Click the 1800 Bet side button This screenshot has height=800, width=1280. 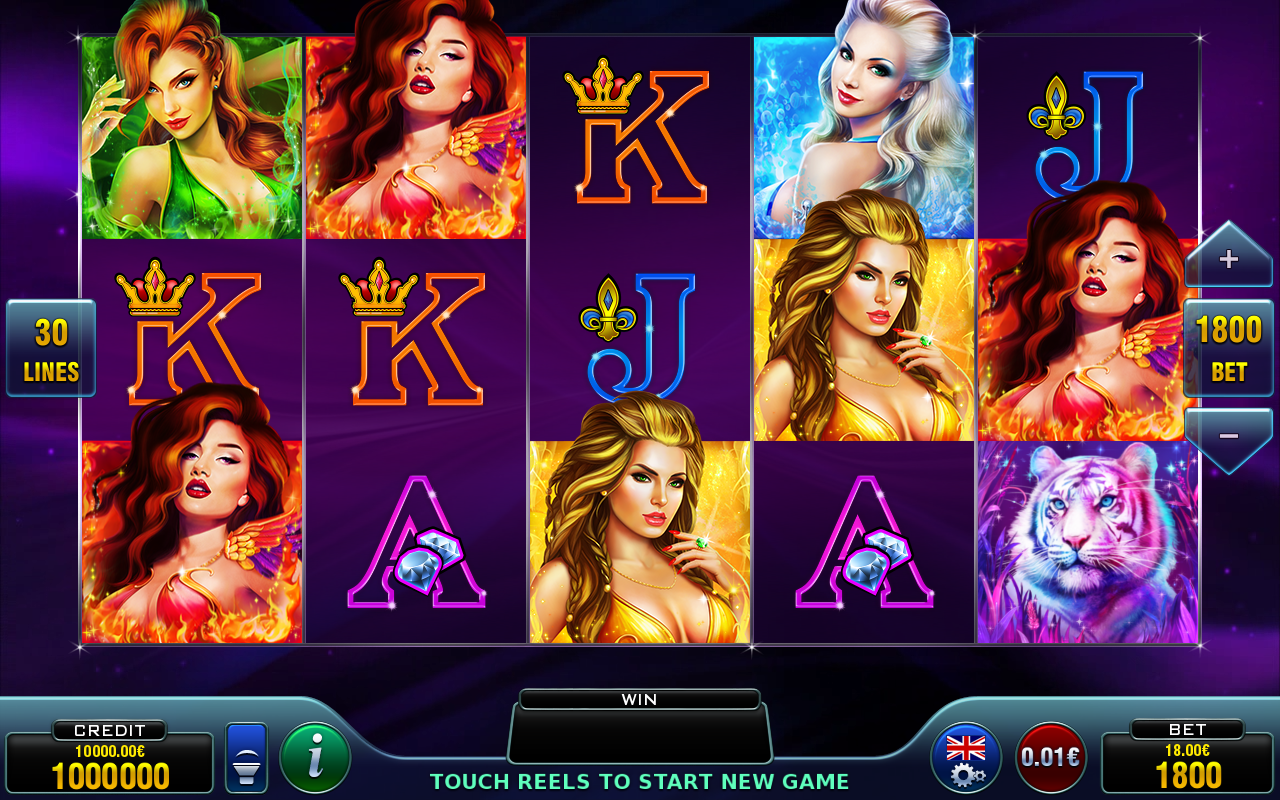1228,347
